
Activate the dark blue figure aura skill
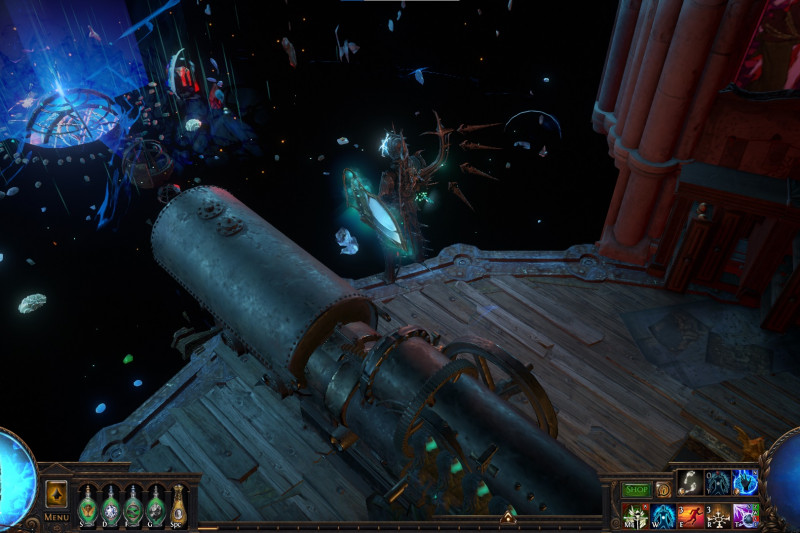tap(718, 482)
